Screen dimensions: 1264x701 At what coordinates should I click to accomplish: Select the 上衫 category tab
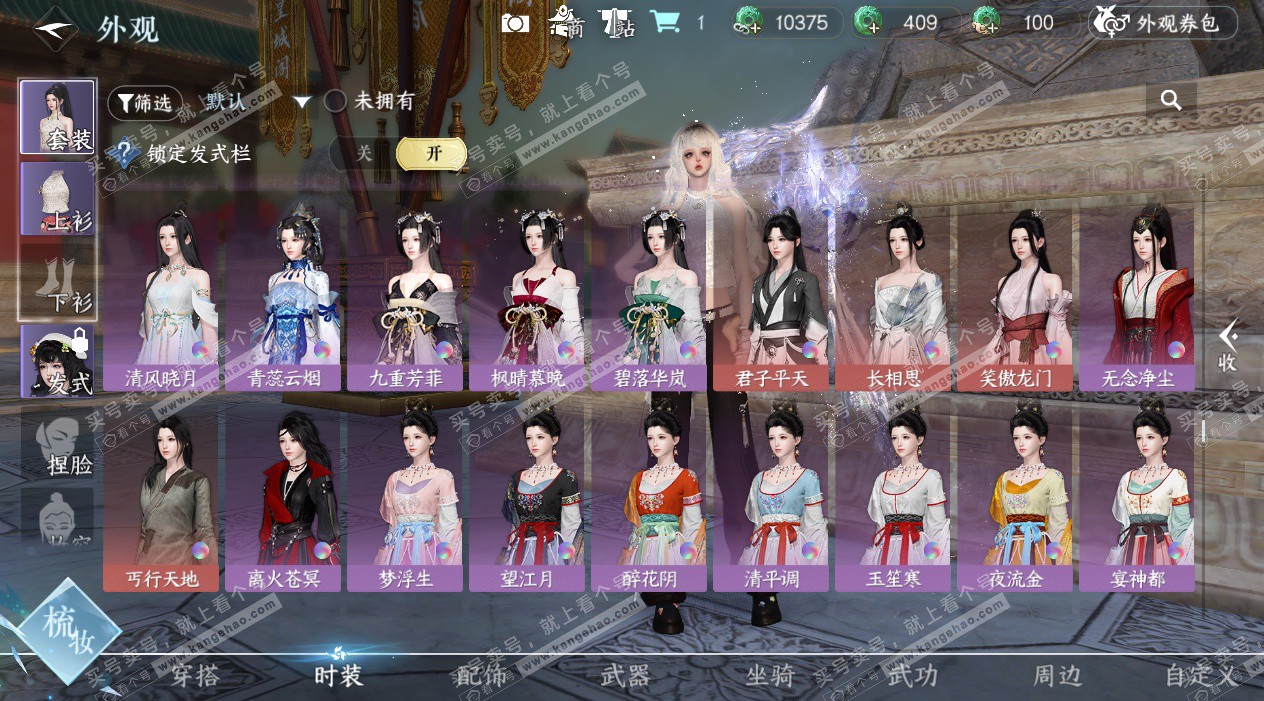click(58, 199)
